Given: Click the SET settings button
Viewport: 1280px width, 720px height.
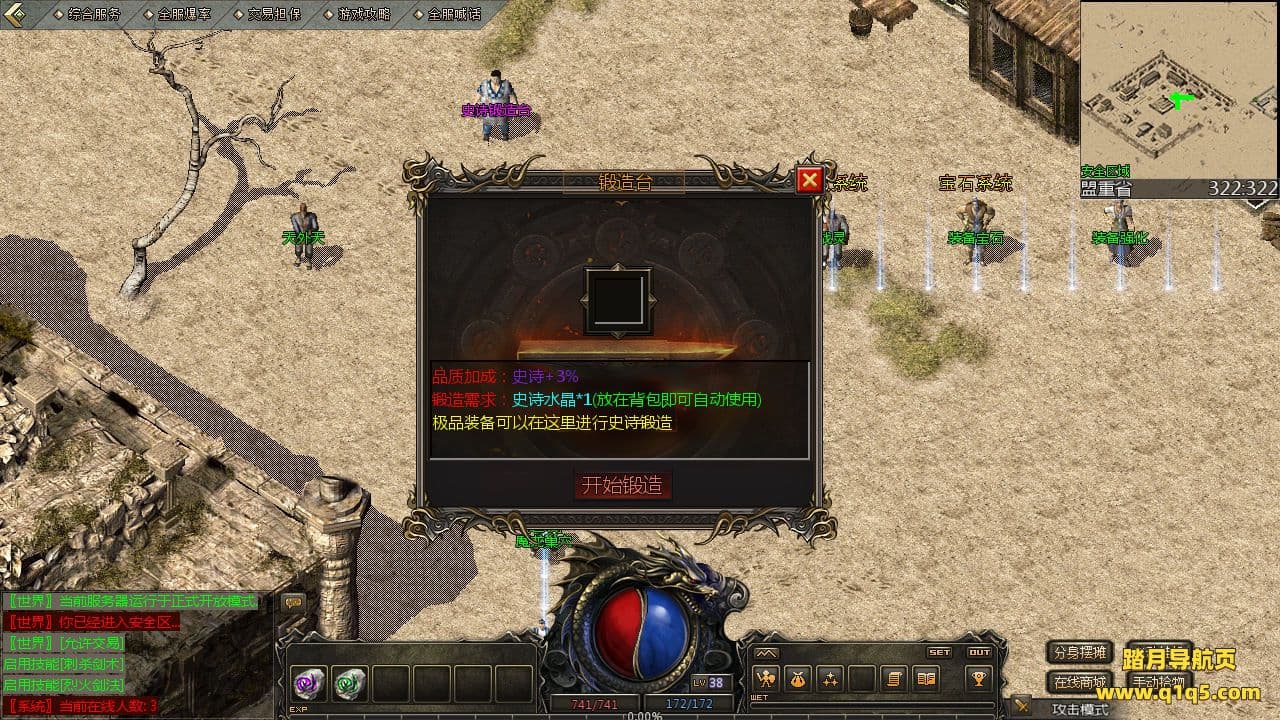Looking at the screenshot, I should [939, 652].
